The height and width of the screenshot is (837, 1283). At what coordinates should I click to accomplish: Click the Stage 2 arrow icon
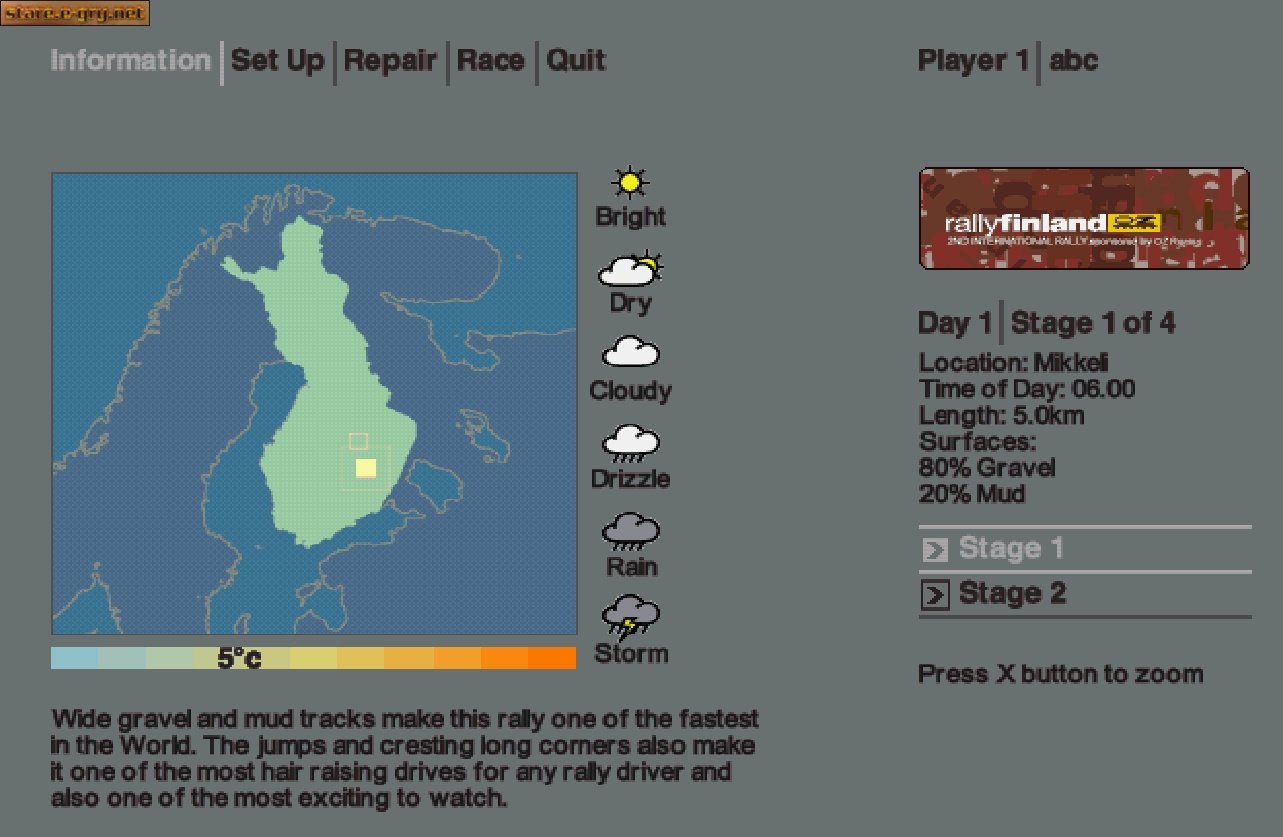point(934,594)
